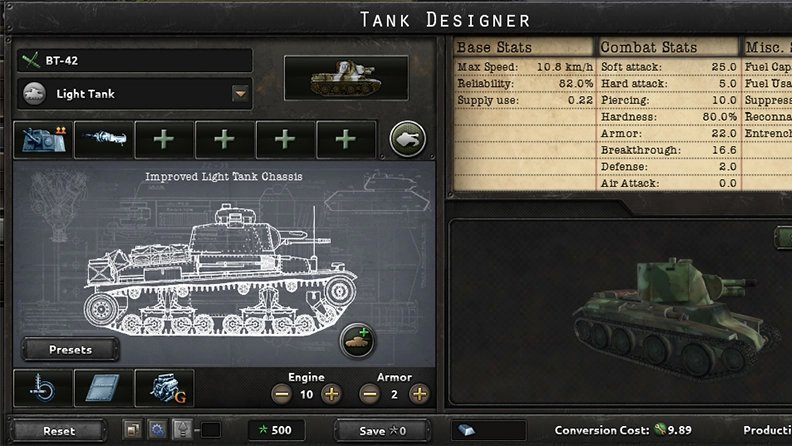
Task: Increase the Engine level
Action: [x=331, y=394]
